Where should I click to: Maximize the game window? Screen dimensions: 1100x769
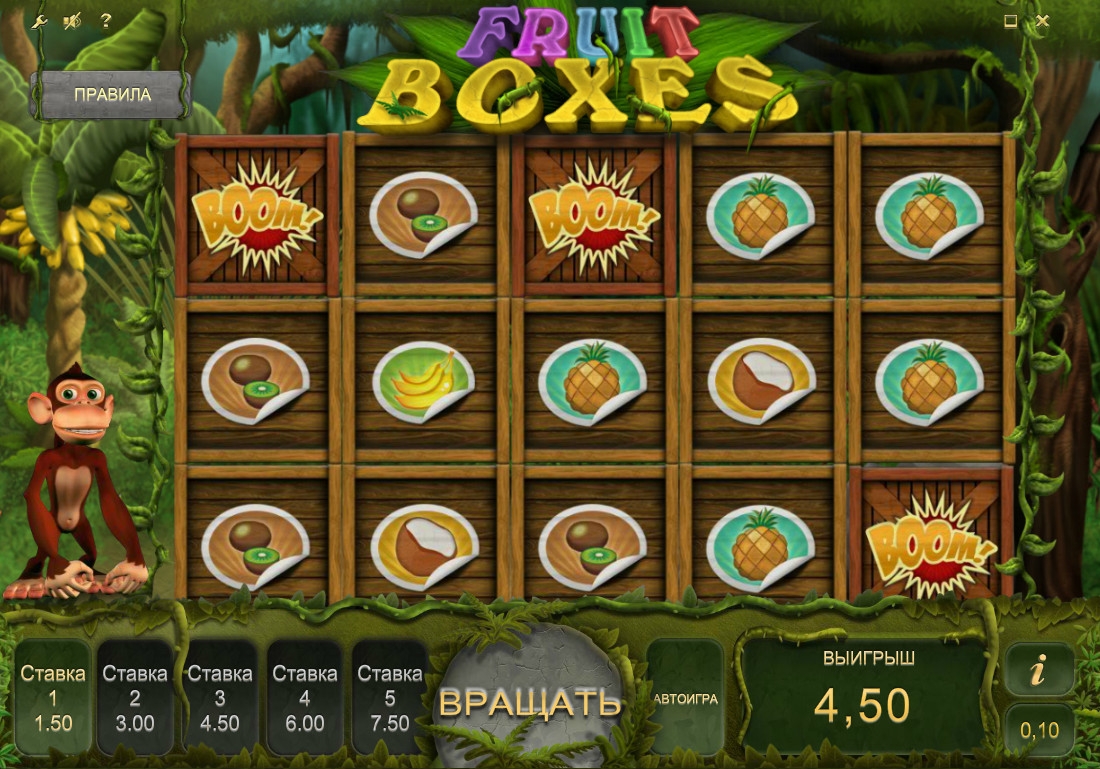[1011, 21]
